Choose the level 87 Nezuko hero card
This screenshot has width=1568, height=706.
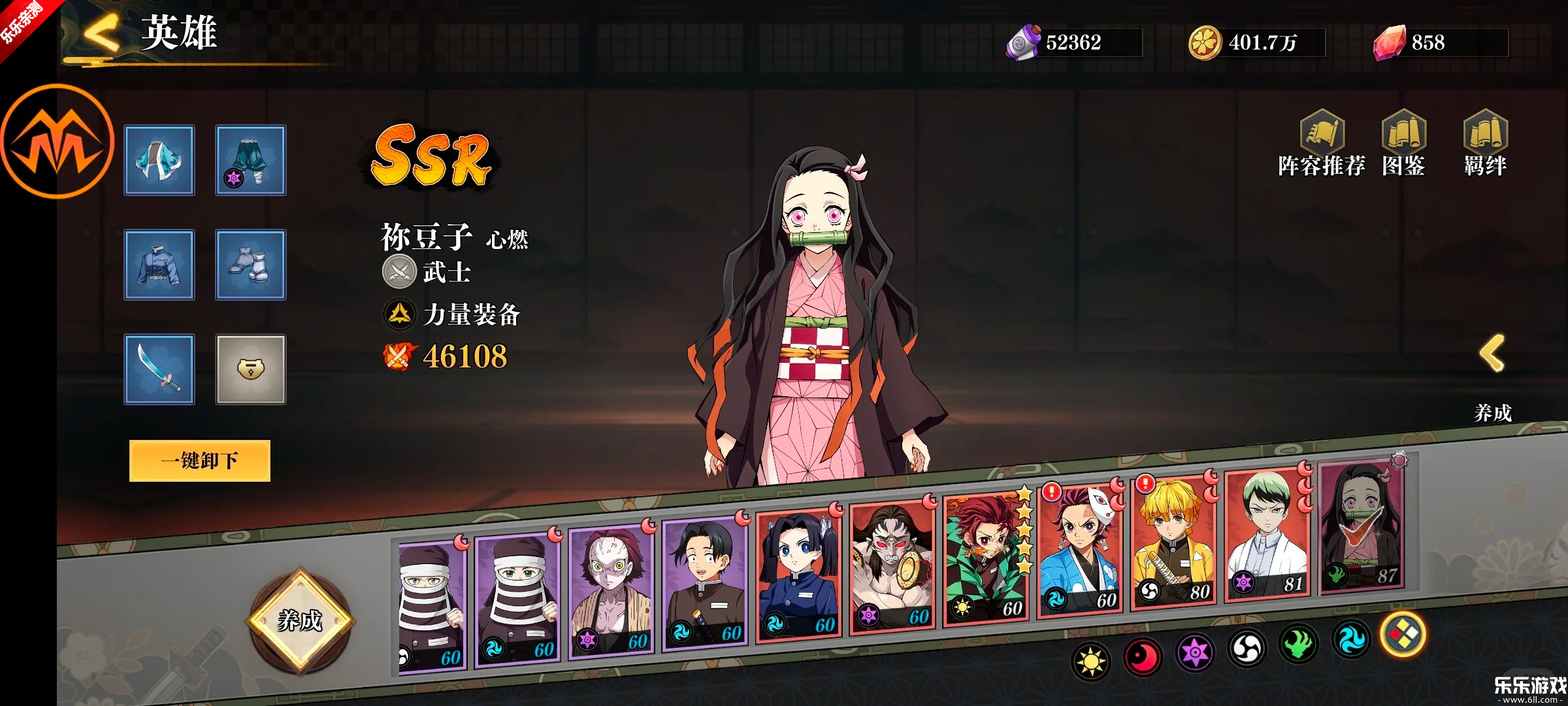[x=1362, y=526]
